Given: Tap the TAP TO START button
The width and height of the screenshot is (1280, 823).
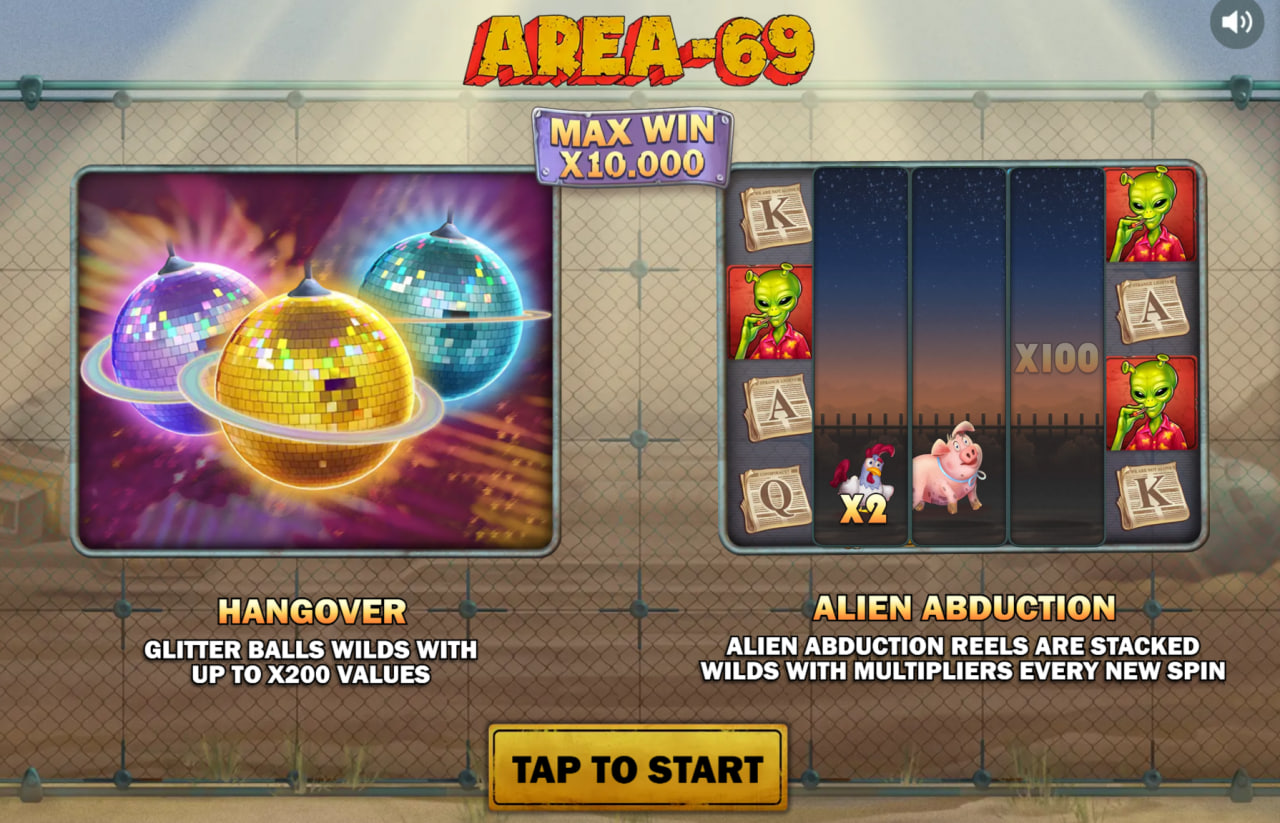Looking at the screenshot, I should click(x=638, y=768).
